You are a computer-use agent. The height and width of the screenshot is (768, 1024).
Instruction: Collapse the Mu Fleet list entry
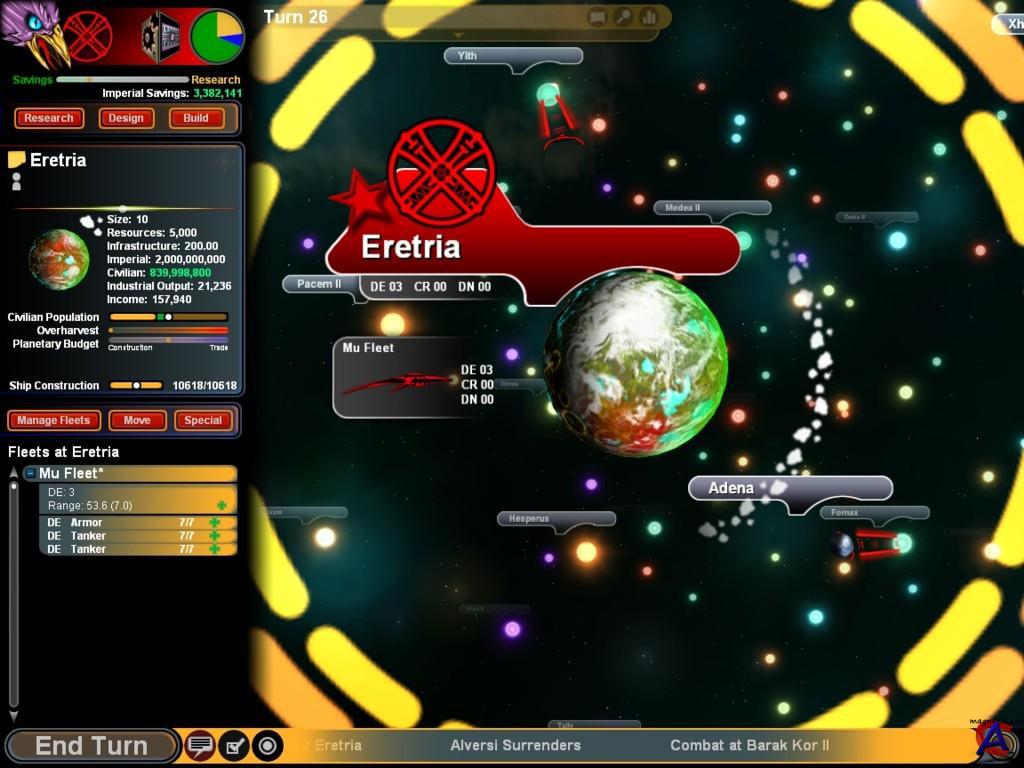point(31,474)
